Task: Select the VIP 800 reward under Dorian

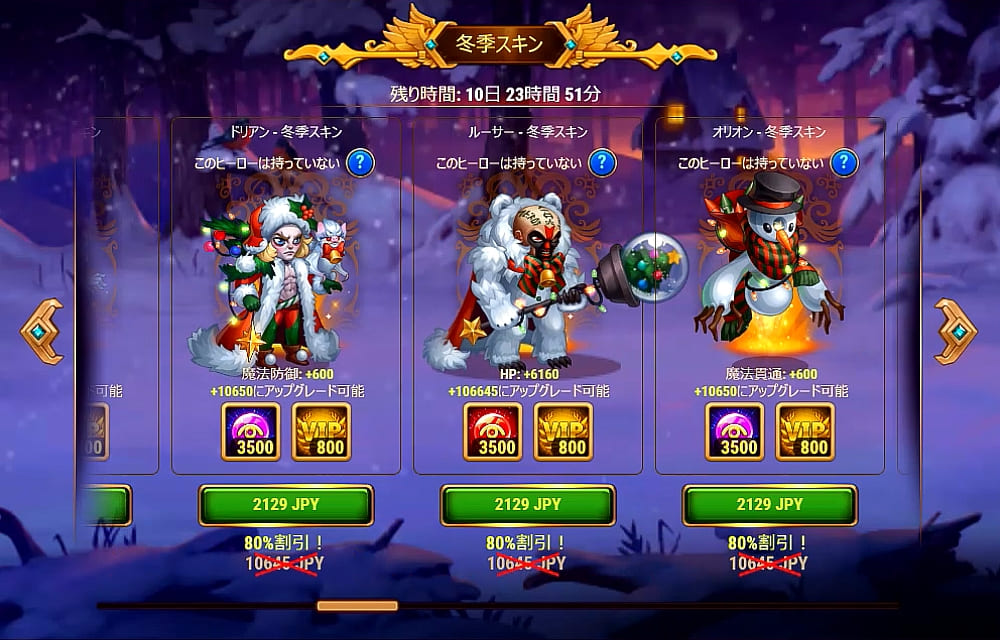Action: [321, 432]
